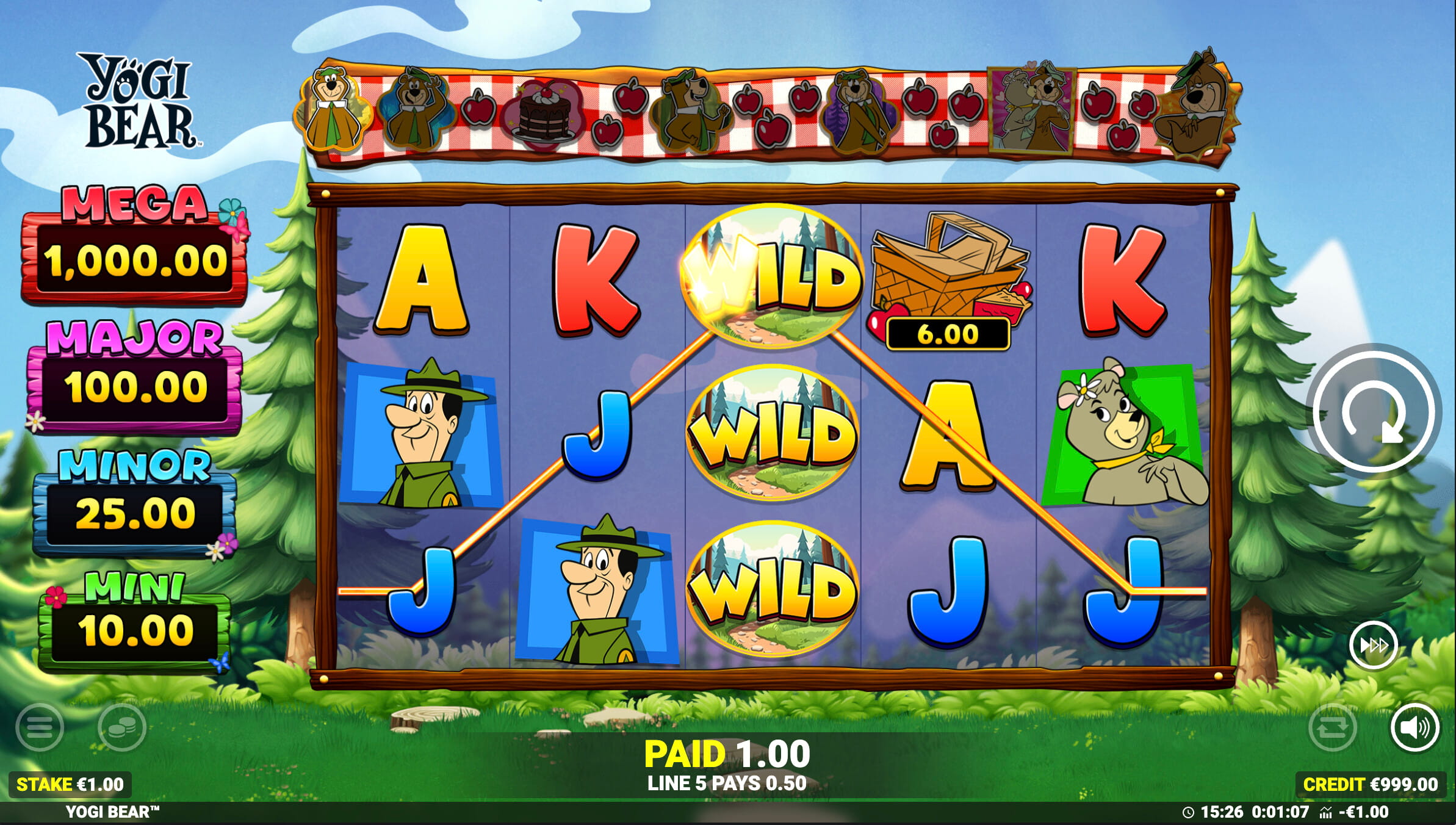This screenshot has width=1456, height=825.
Task: Open the autoplay looping arrows button
Action: pyautogui.click(x=1333, y=727)
